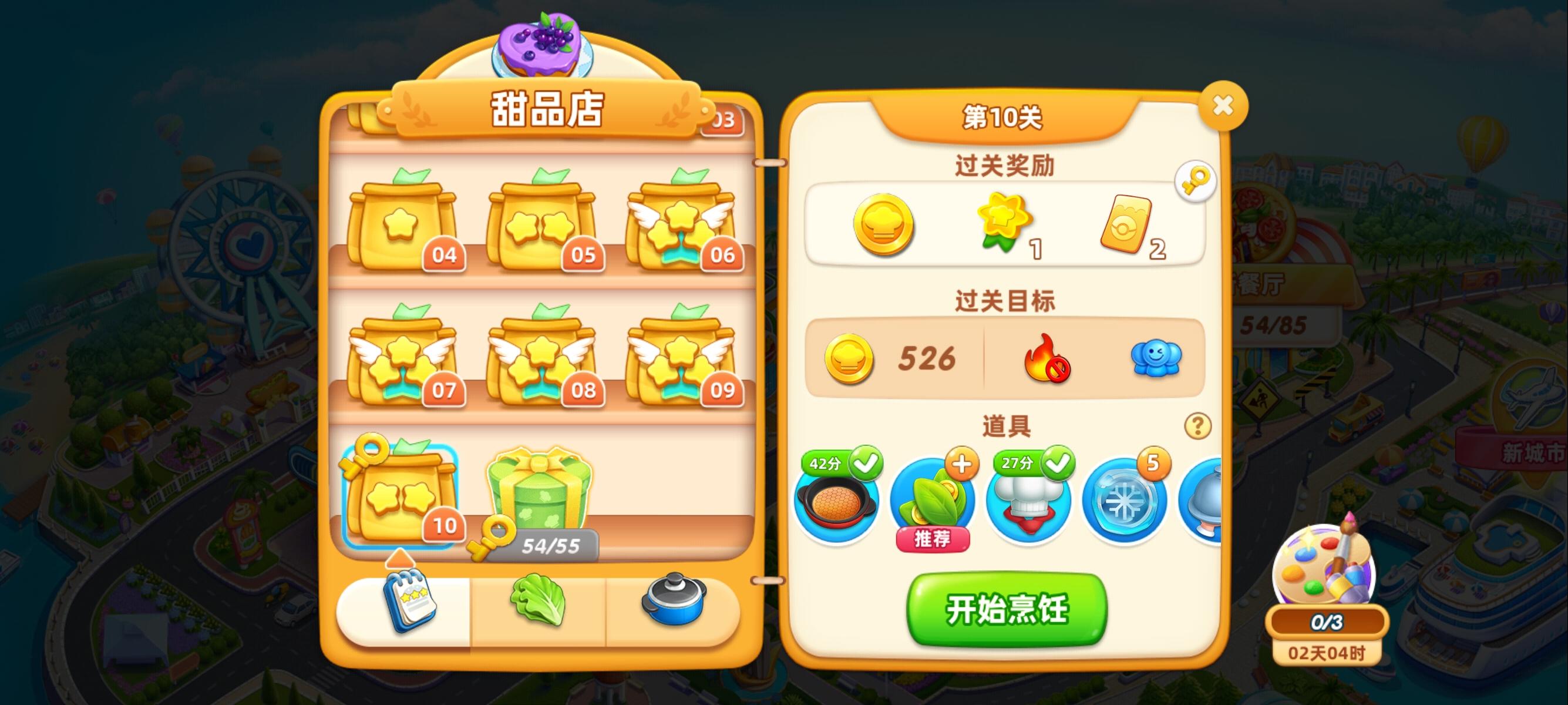This screenshot has width=1568, height=705.
Task: Click the plus on the leaf booster
Action: (x=963, y=464)
